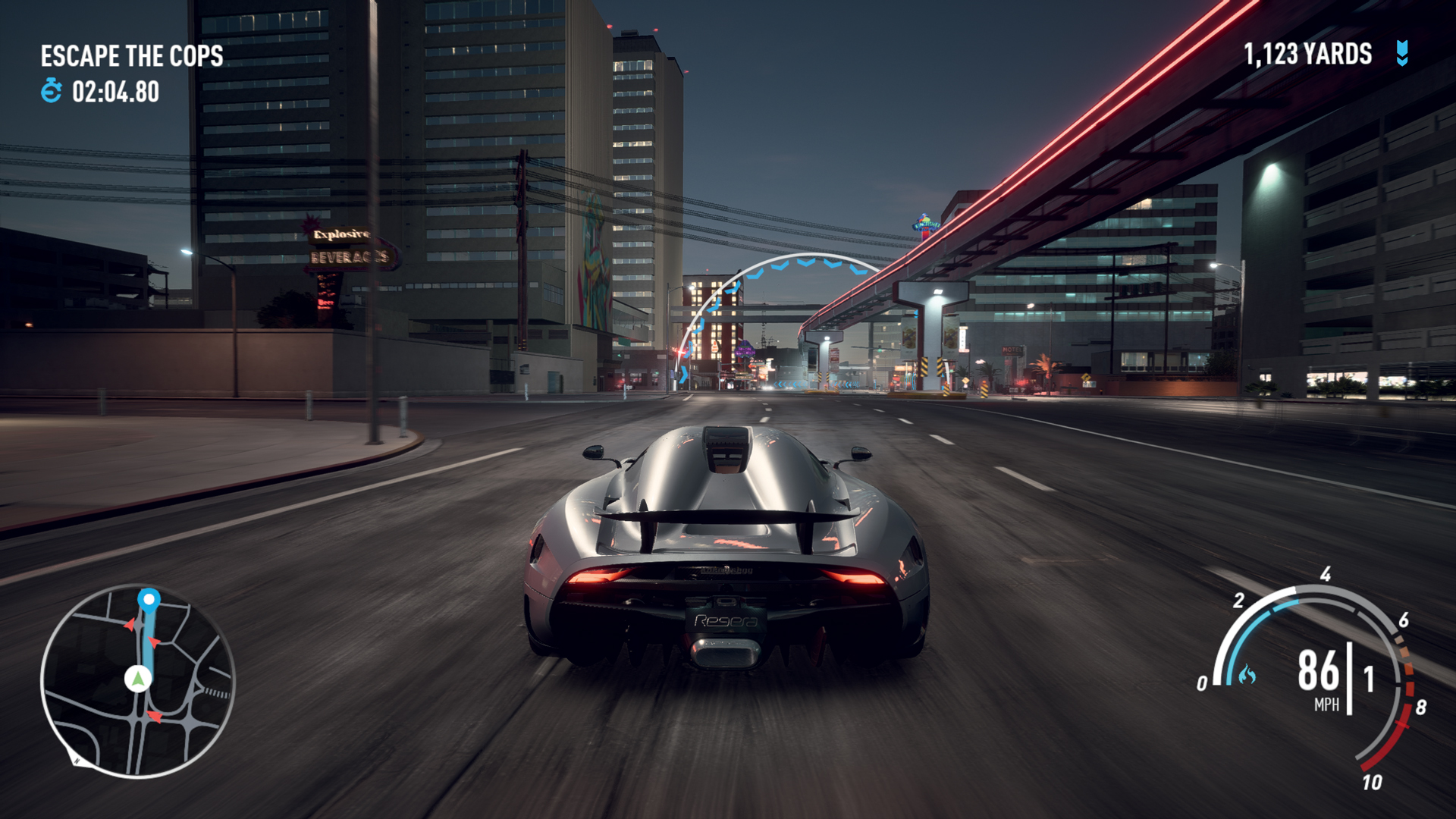
Task: Click the nitrous flame icon on speedometer
Action: [1247, 674]
